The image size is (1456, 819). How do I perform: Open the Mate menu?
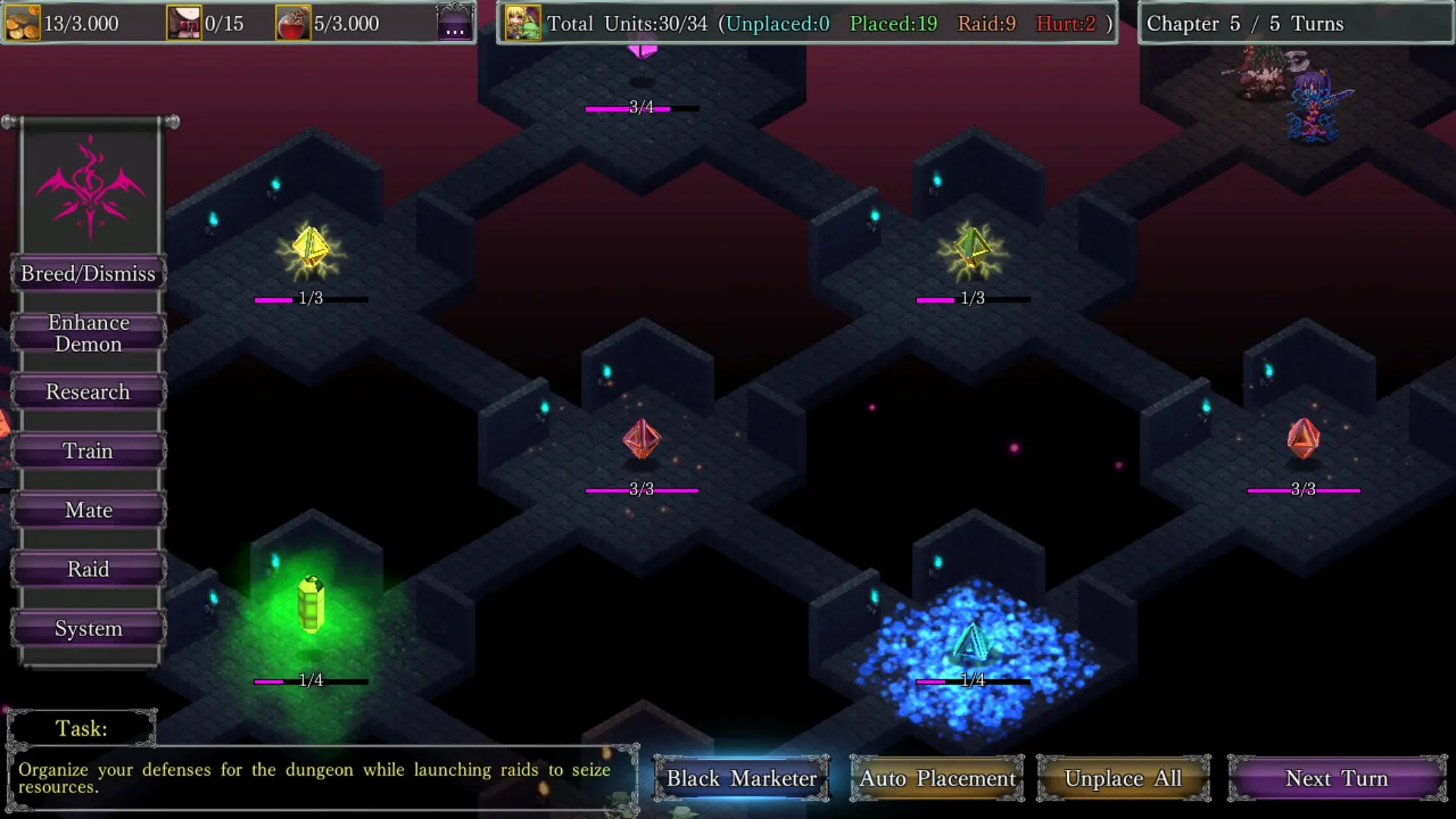click(x=88, y=510)
